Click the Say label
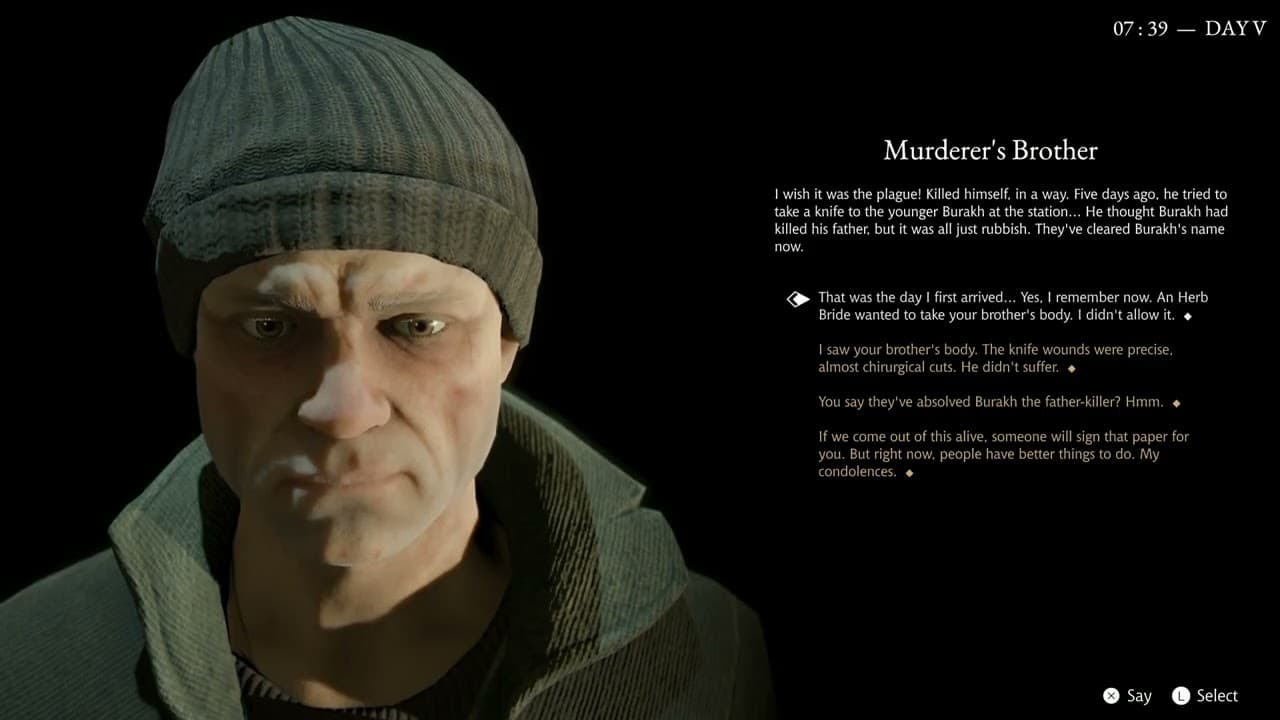1280x720 pixels. click(1138, 695)
